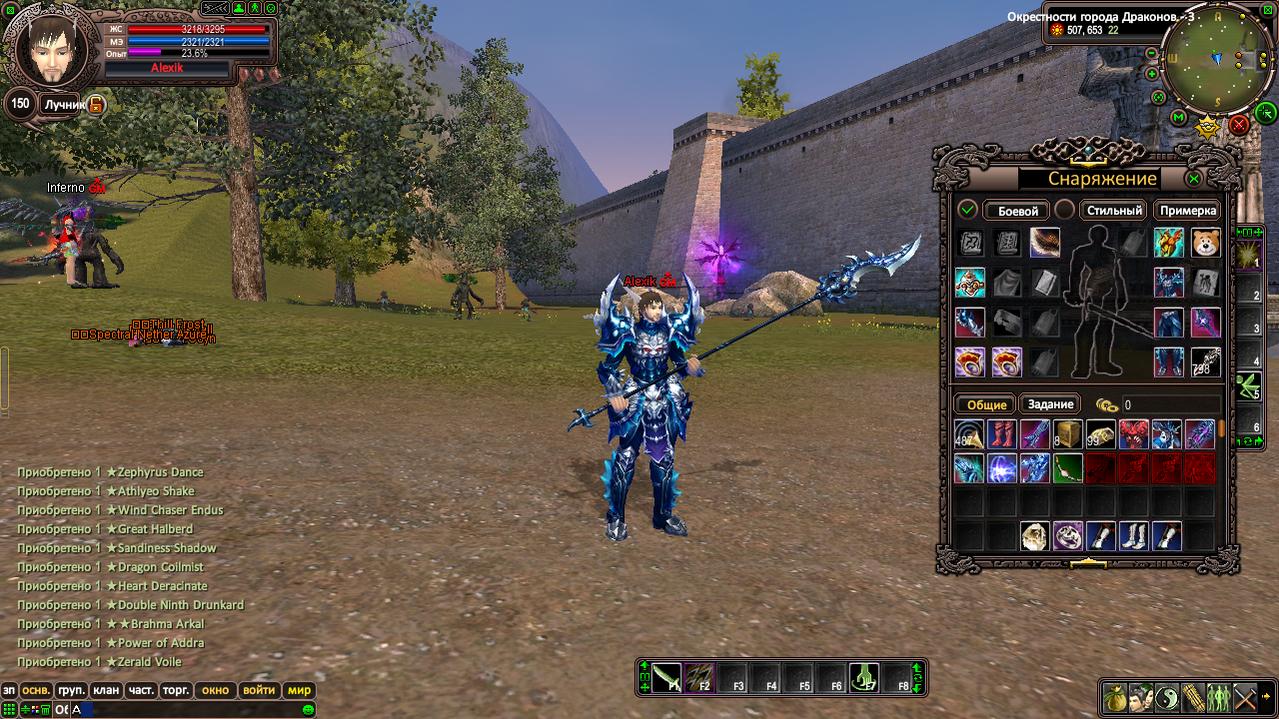The width and height of the screenshot is (1279, 719).
Task: Switch chat to the клан channel
Action: coord(105,690)
